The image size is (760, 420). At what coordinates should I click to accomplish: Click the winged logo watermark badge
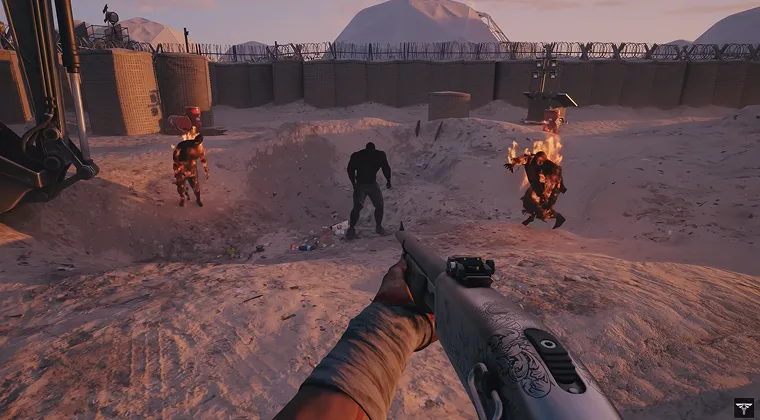tap(744, 407)
